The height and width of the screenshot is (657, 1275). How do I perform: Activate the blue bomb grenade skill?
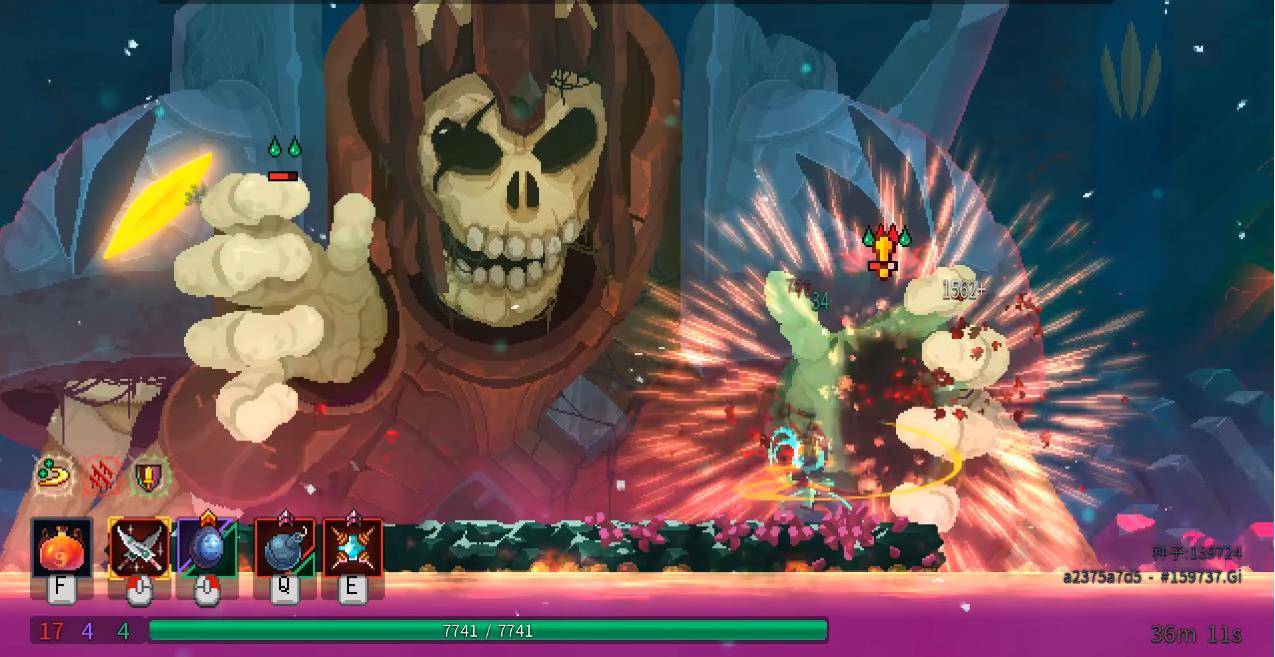click(284, 547)
